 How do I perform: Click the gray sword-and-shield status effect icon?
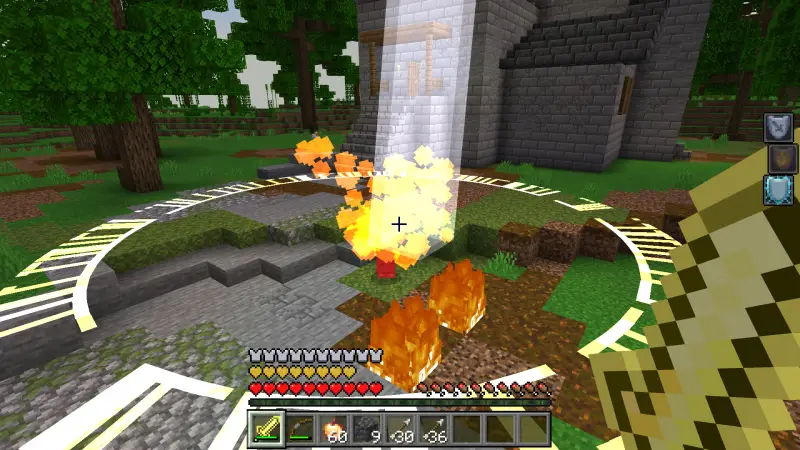click(x=779, y=127)
